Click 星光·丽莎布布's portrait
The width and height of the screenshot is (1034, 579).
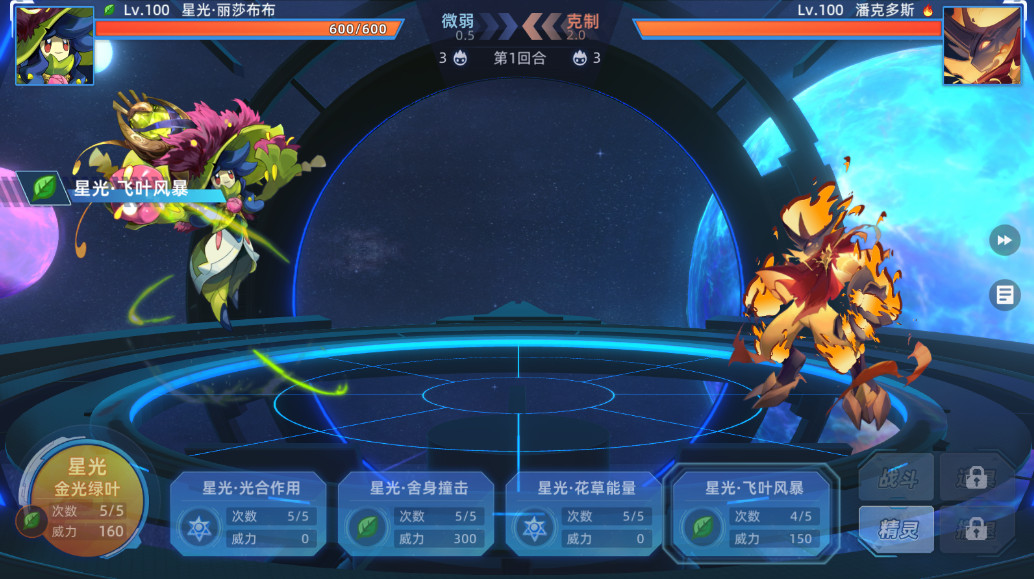[55, 45]
